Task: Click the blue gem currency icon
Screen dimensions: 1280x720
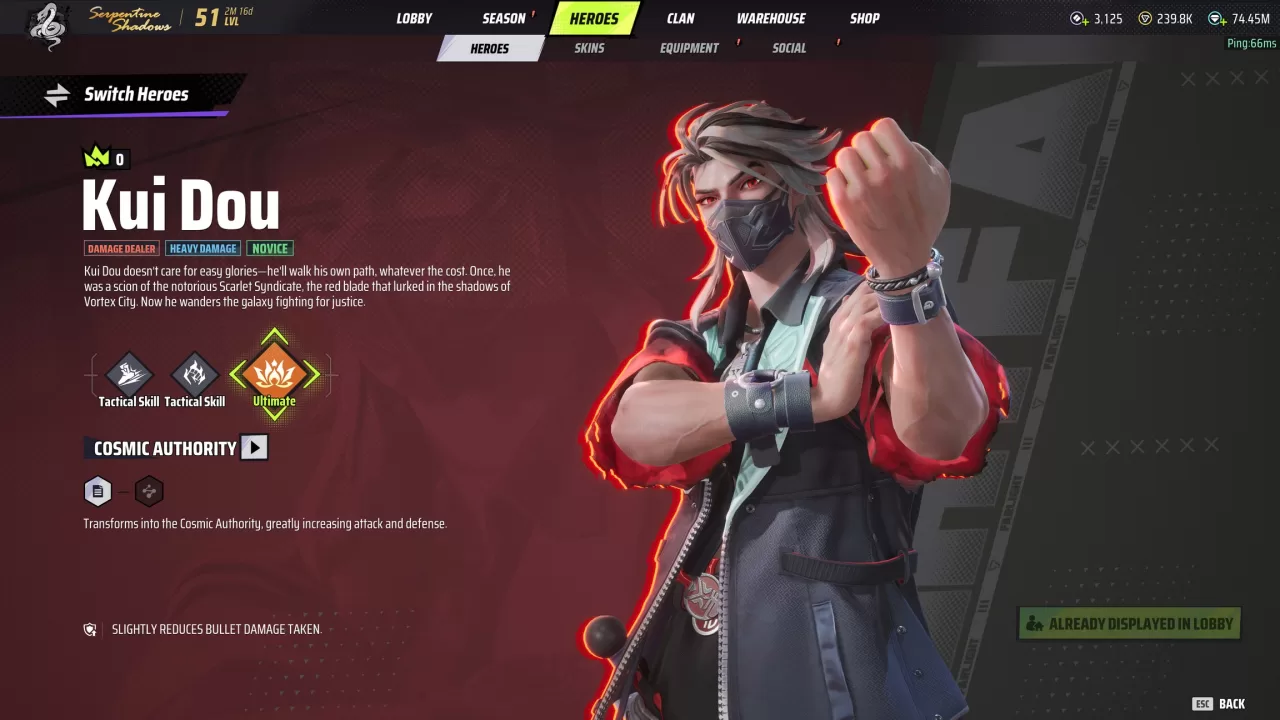Action: [1216, 18]
